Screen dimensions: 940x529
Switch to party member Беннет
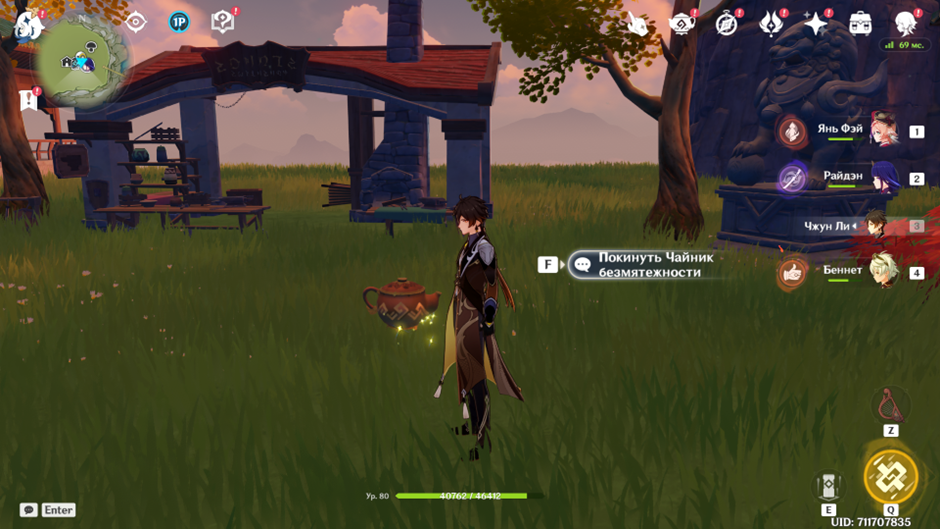[x=884, y=271]
